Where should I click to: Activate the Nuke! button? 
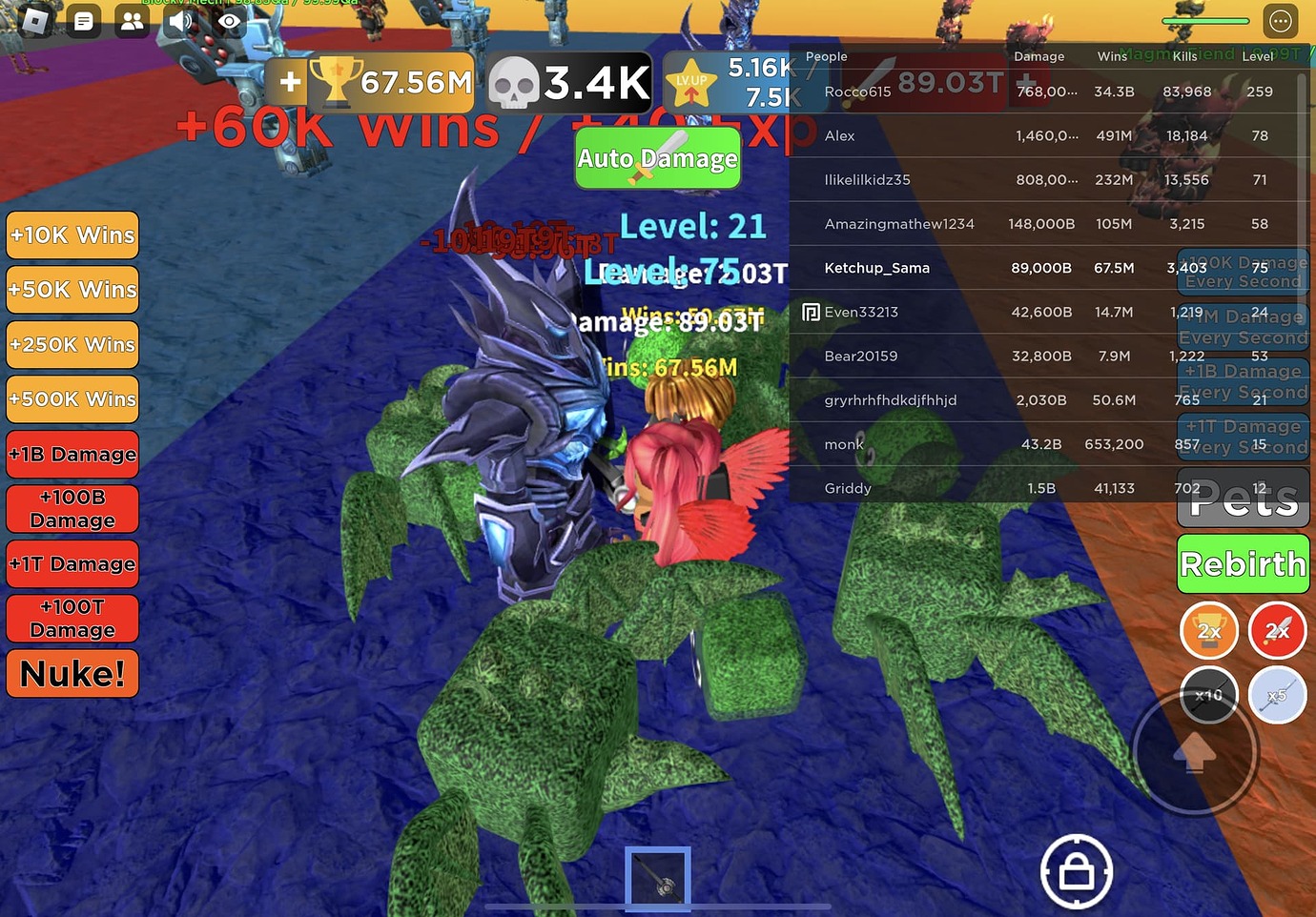click(72, 674)
